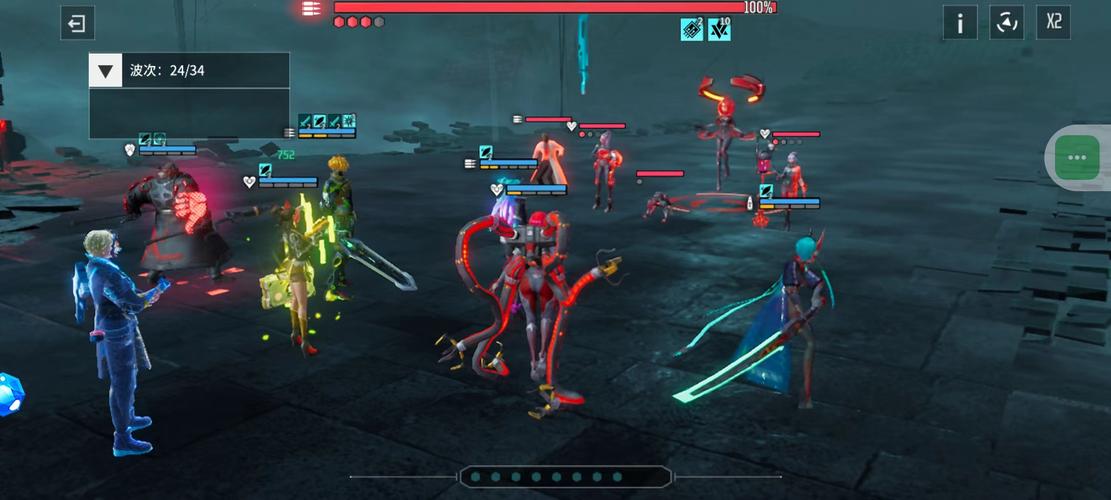Open the green chat bubble overlay
This screenshot has height=500, width=1111.
[x=1077, y=157]
